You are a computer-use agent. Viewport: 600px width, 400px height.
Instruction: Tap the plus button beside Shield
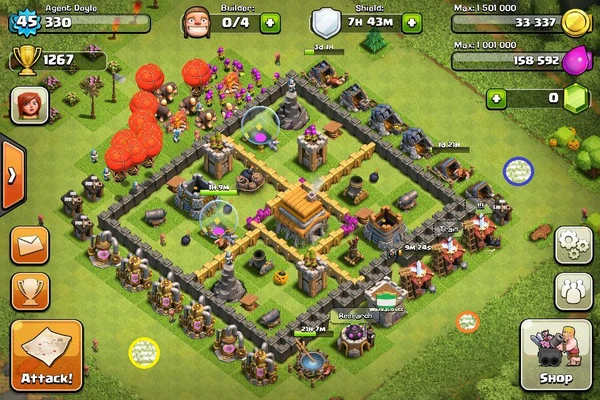[411, 19]
